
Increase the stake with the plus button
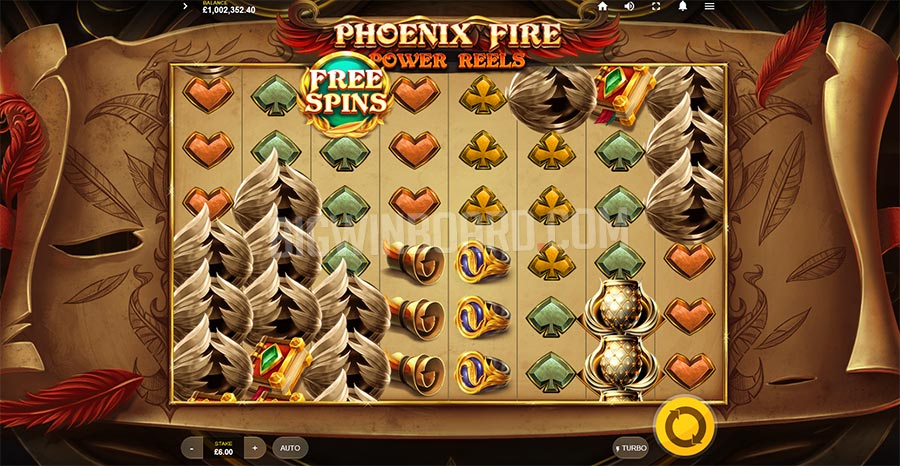(x=255, y=448)
